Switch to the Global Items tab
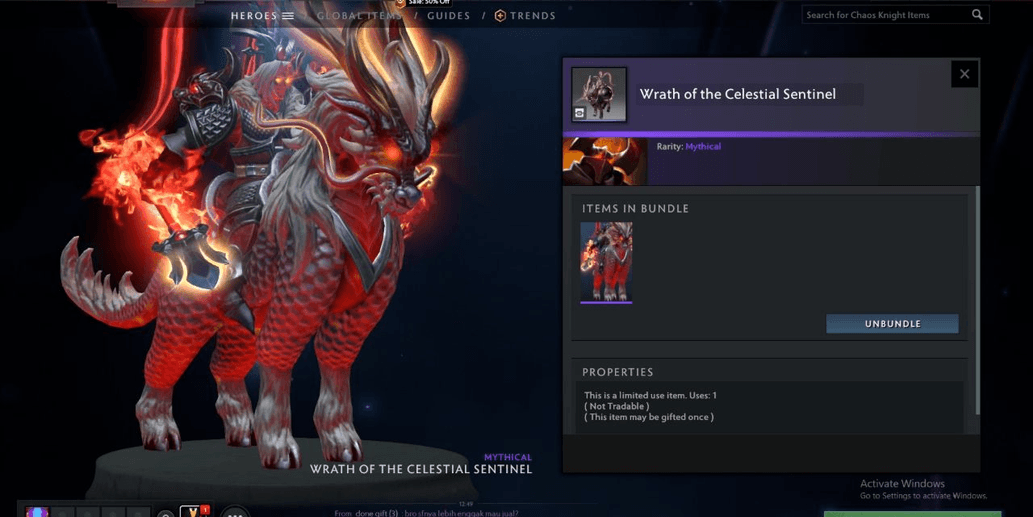This screenshot has width=1033, height=517. [357, 16]
